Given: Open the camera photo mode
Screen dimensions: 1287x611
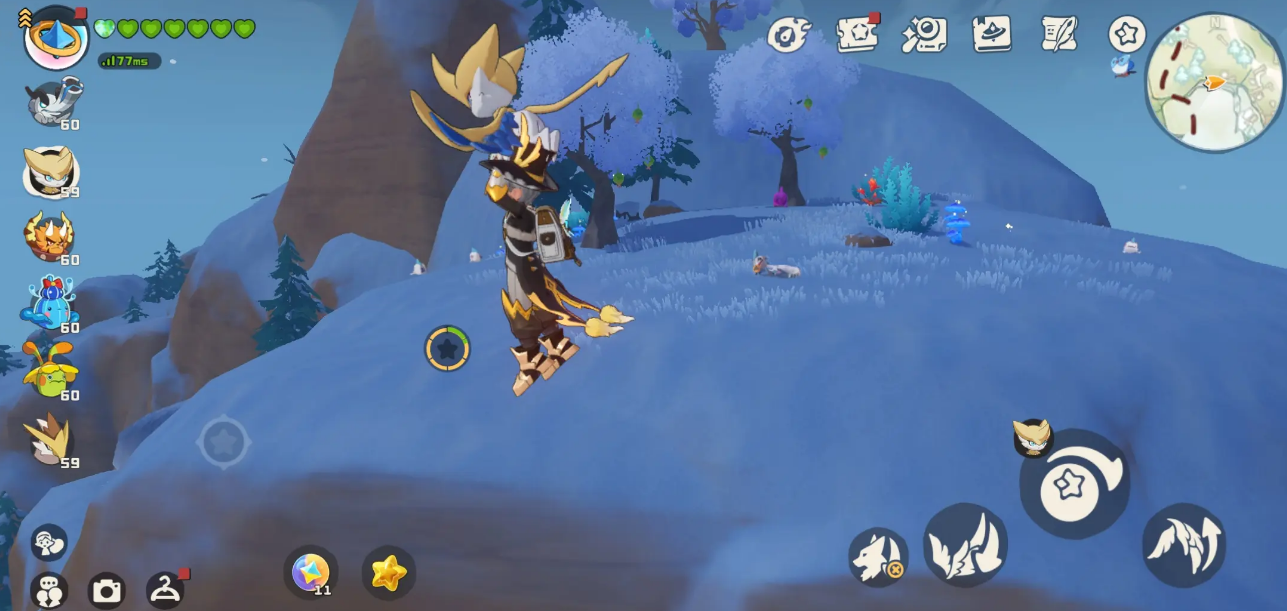Looking at the screenshot, I should pos(107,590).
